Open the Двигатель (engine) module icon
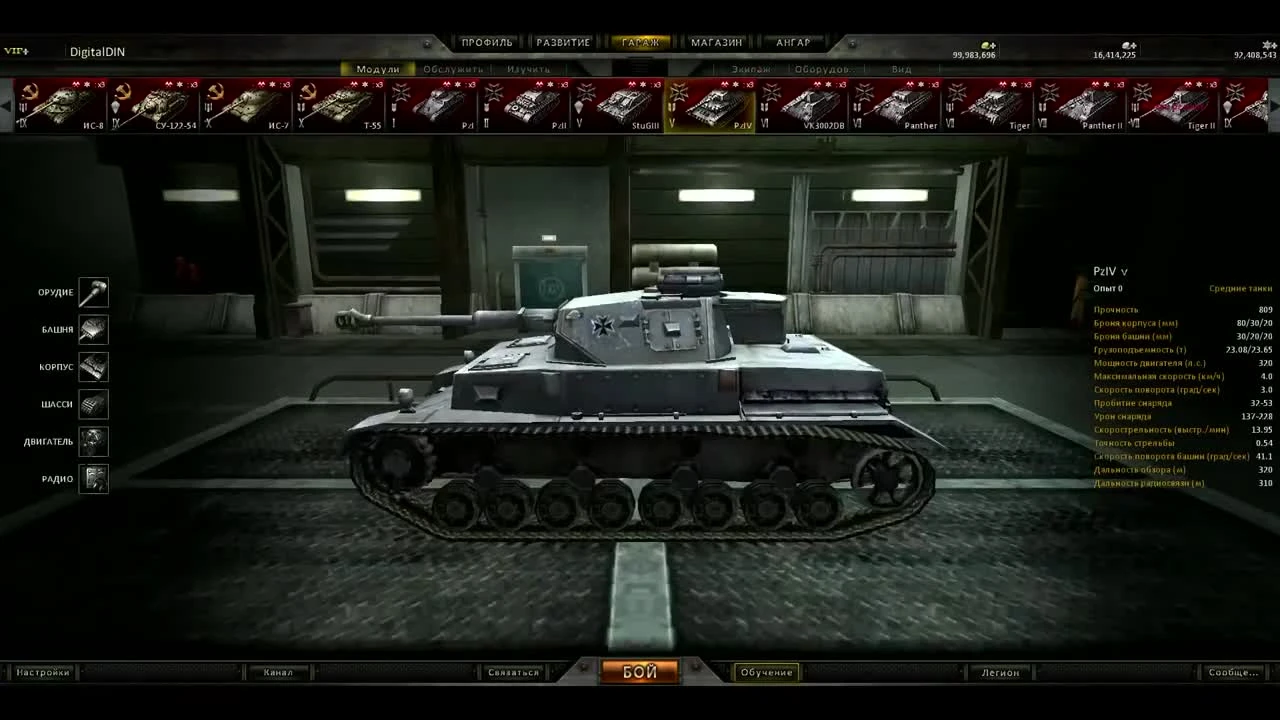 point(93,441)
